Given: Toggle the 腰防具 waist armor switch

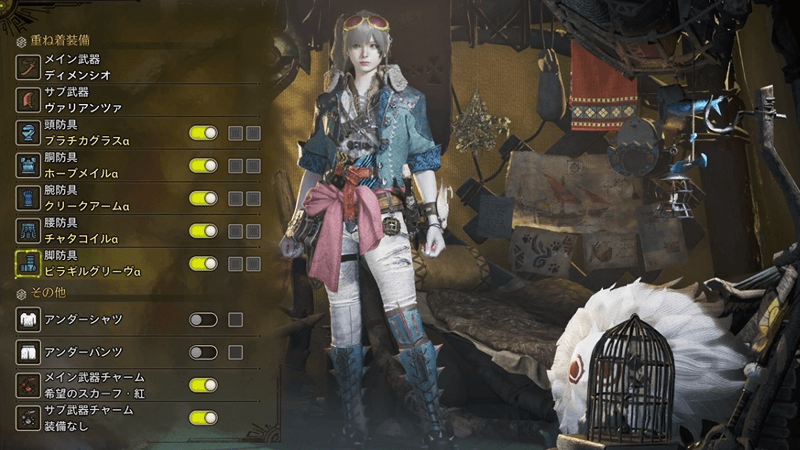Looking at the screenshot, I should coord(203,231).
